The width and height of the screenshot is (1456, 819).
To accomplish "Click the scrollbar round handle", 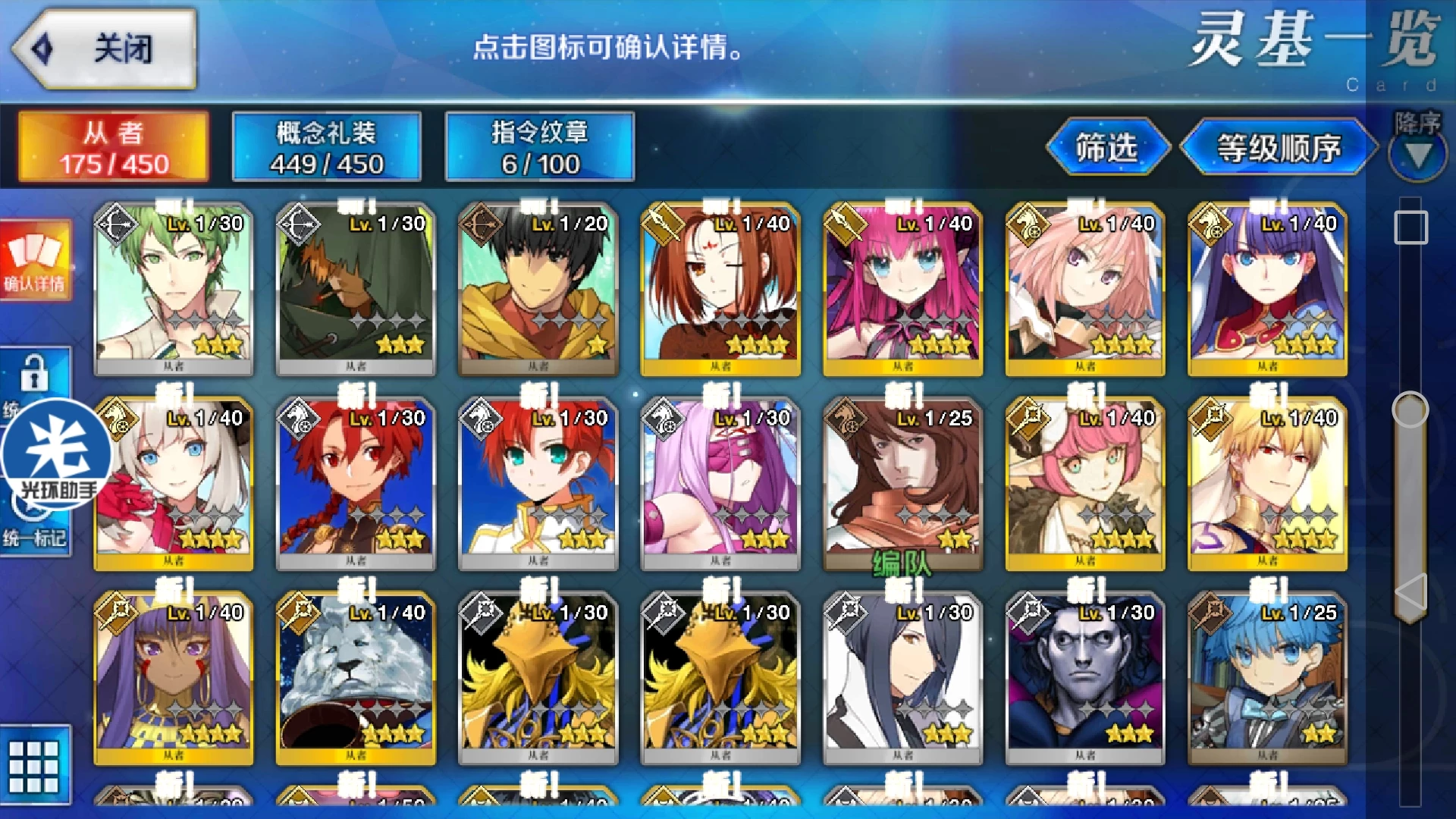I will tap(1410, 410).
